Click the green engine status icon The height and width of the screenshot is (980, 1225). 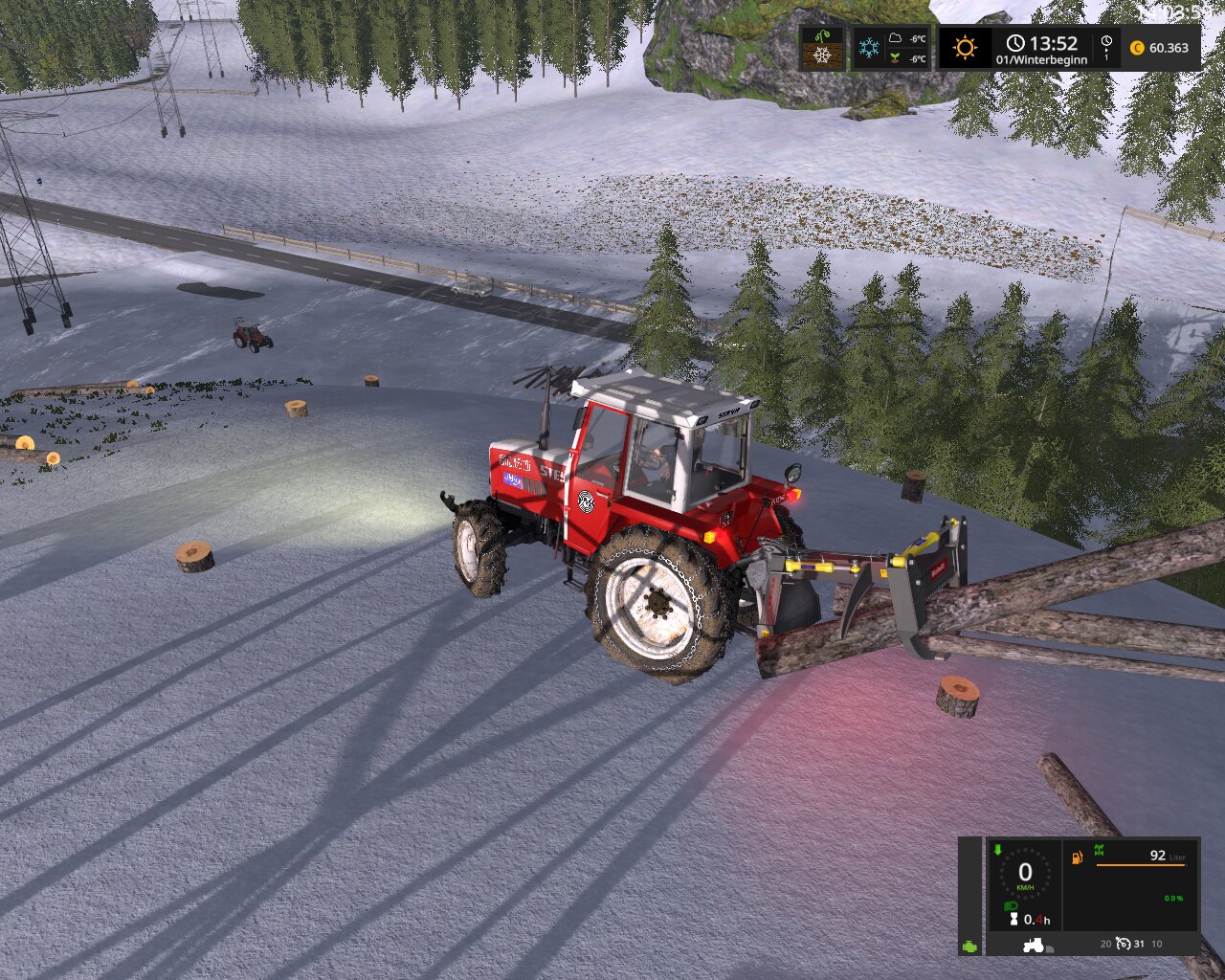[970, 945]
